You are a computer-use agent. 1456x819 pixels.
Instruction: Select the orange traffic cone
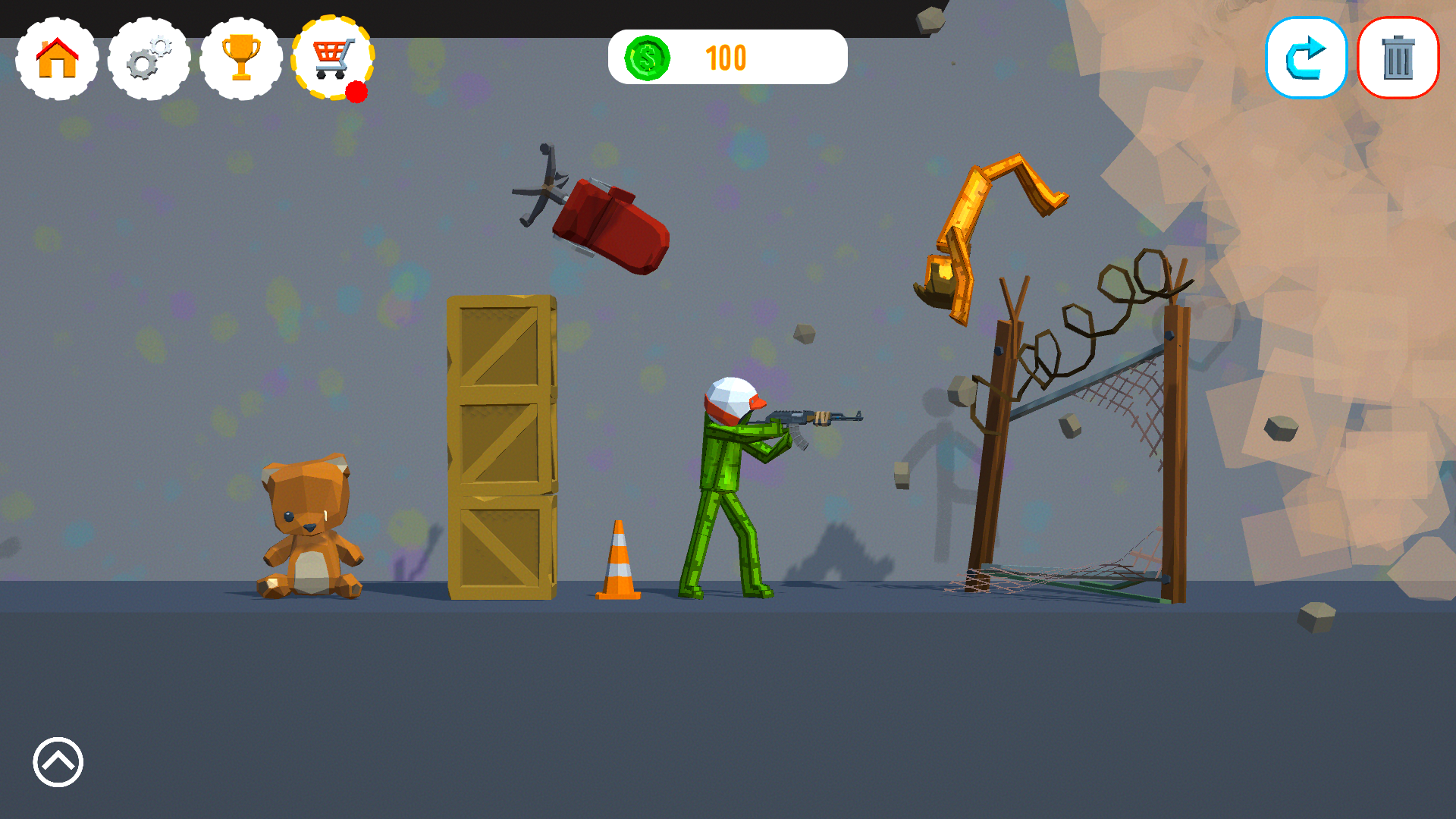click(x=619, y=561)
